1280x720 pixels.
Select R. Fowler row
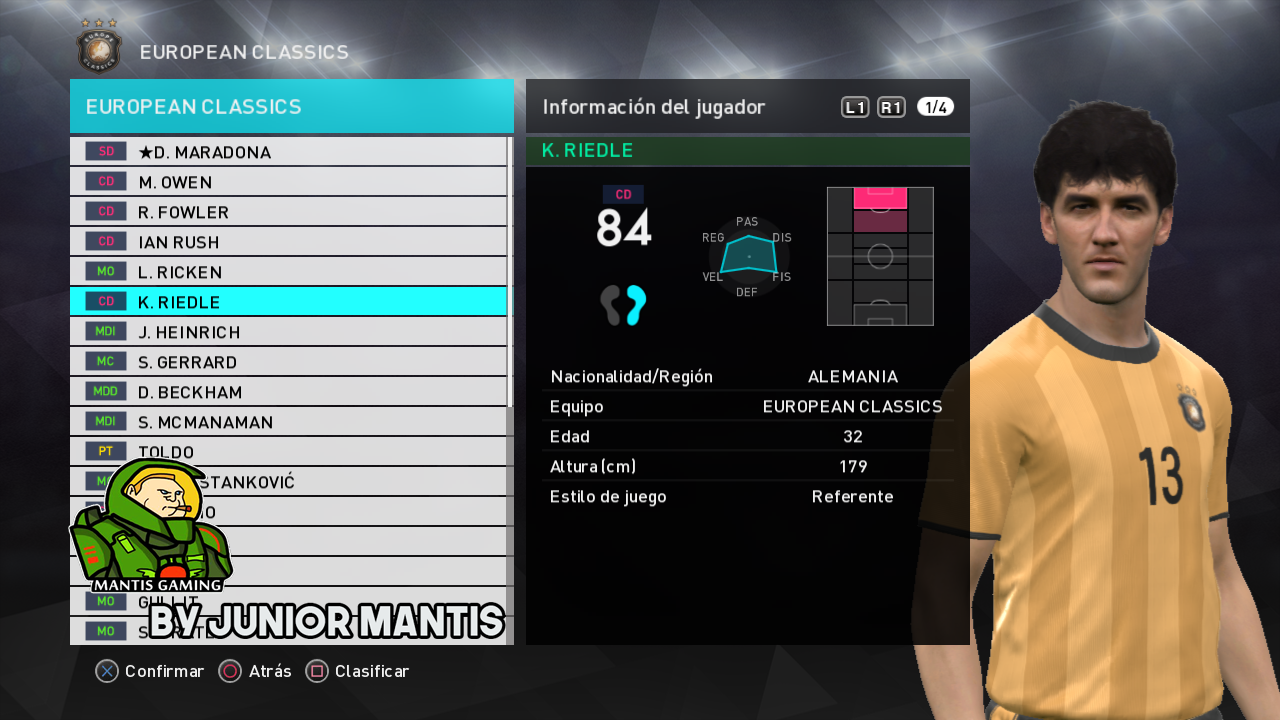coord(288,212)
